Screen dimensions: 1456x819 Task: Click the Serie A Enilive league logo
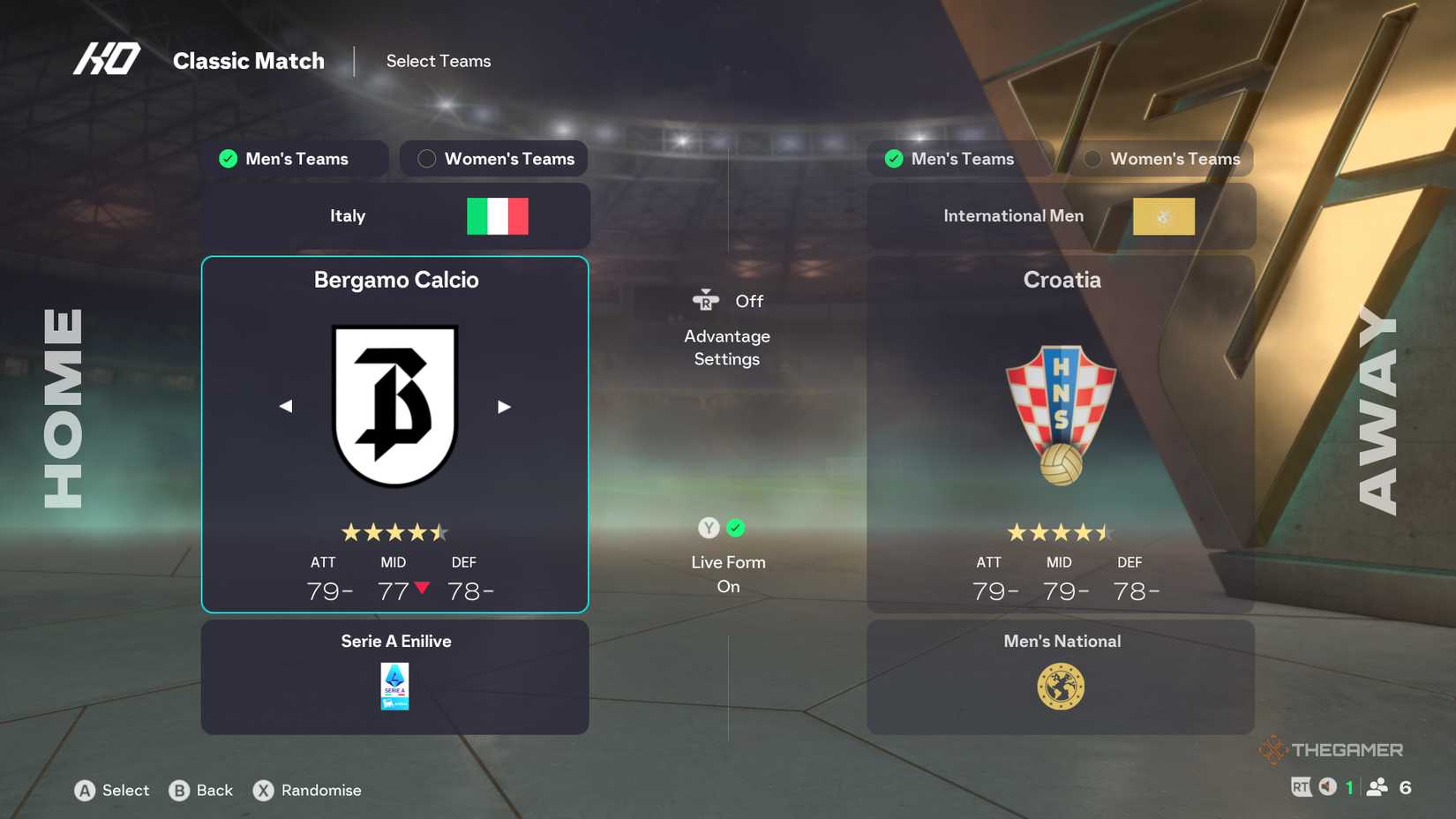pos(394,687)
